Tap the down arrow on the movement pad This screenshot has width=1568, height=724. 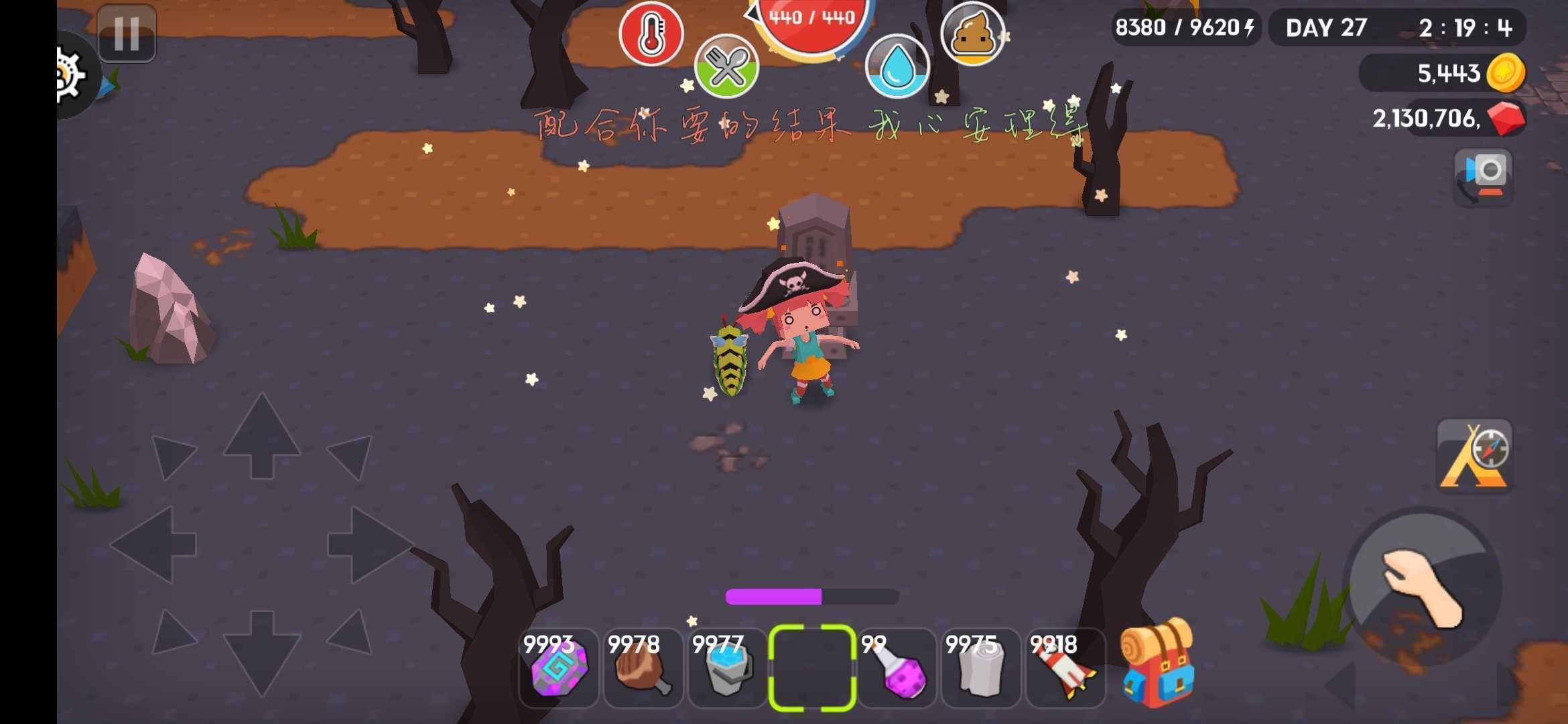tap(261, 652)
